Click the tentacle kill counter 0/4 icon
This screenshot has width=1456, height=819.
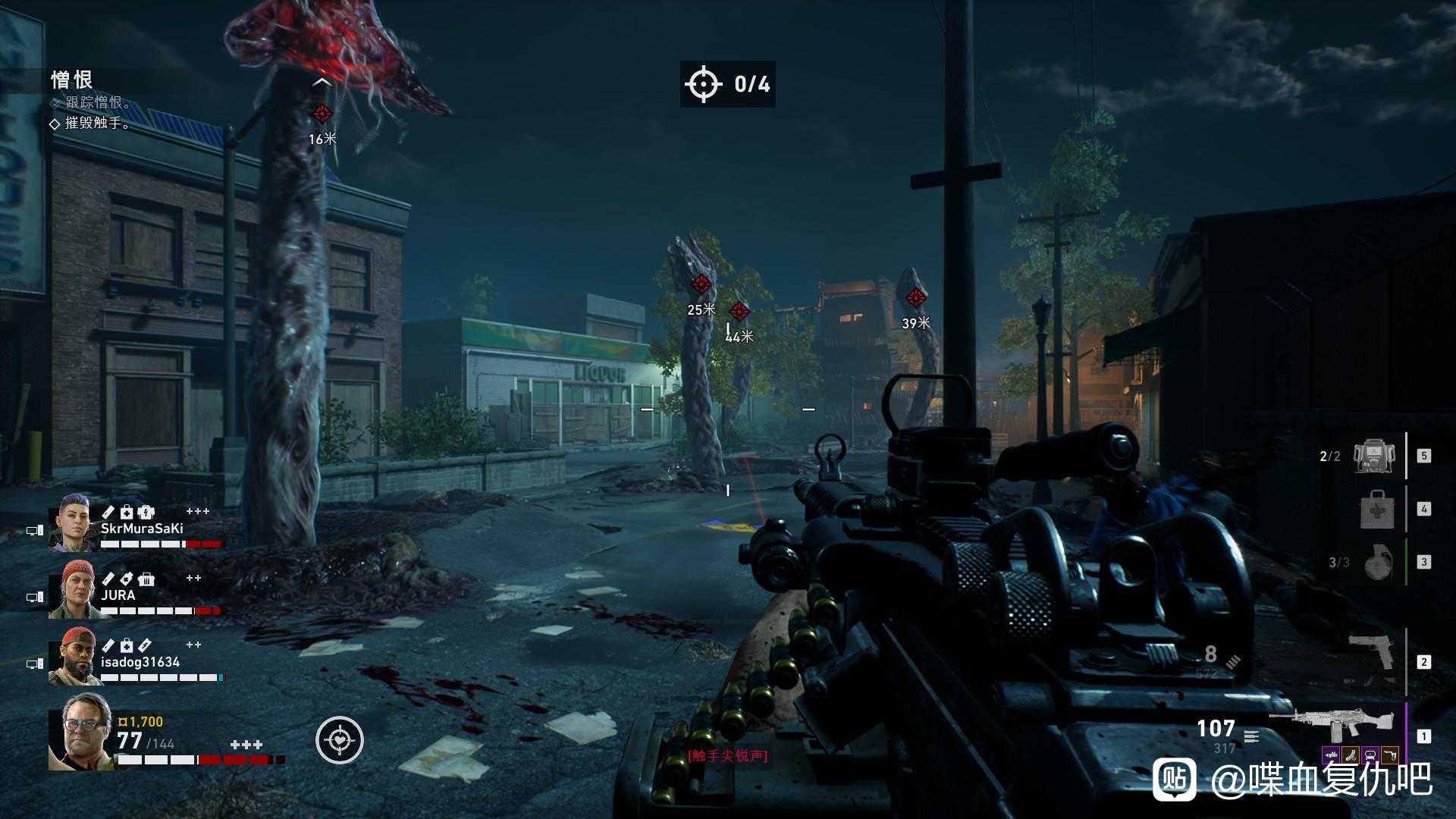[703, 83]
